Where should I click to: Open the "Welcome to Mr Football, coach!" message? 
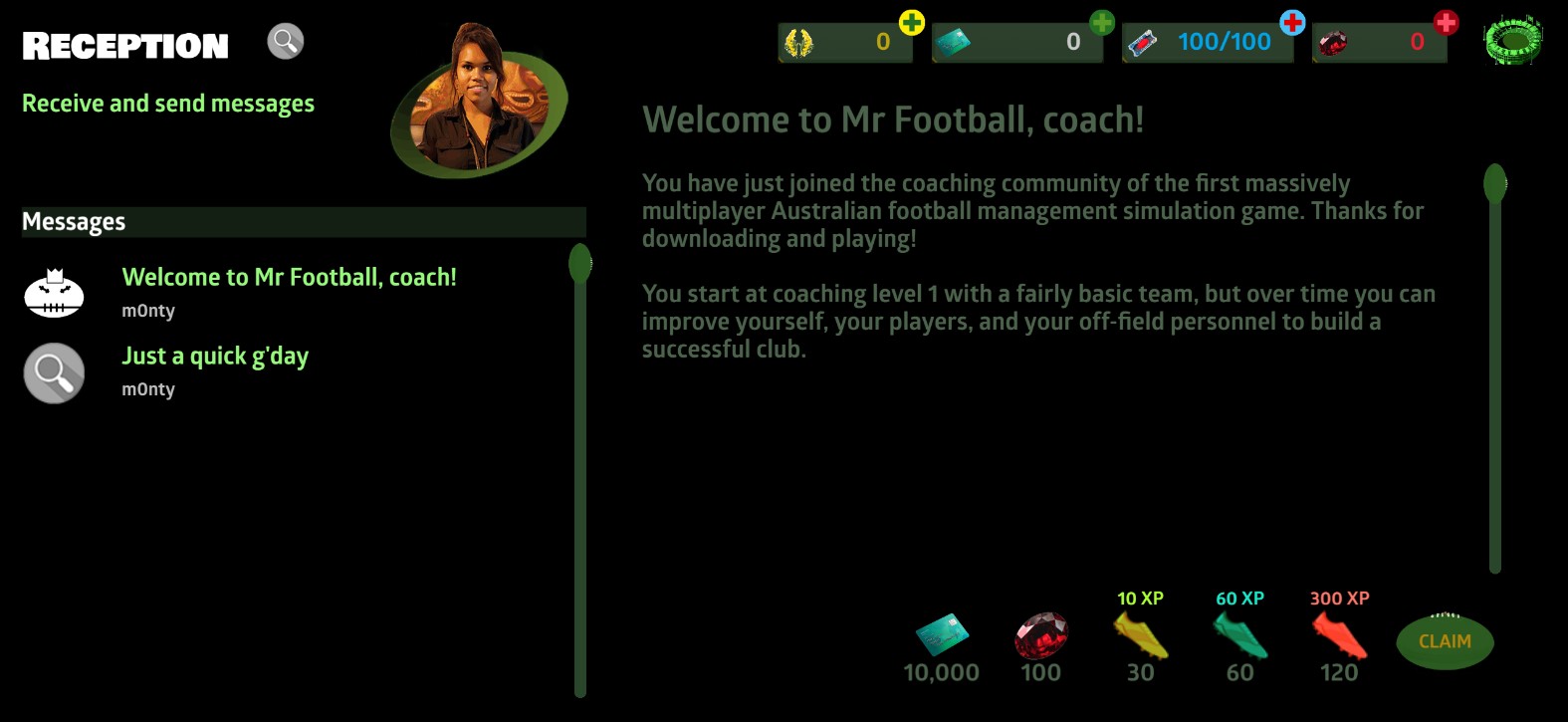click(x=289, y=278)
